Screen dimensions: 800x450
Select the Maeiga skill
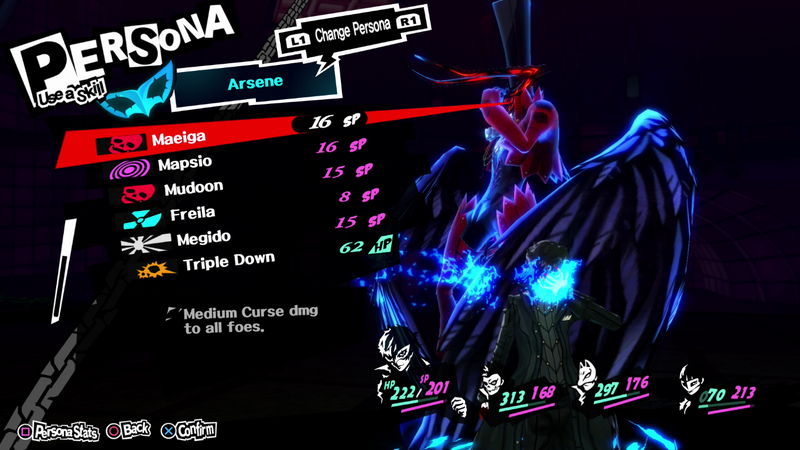180,140
